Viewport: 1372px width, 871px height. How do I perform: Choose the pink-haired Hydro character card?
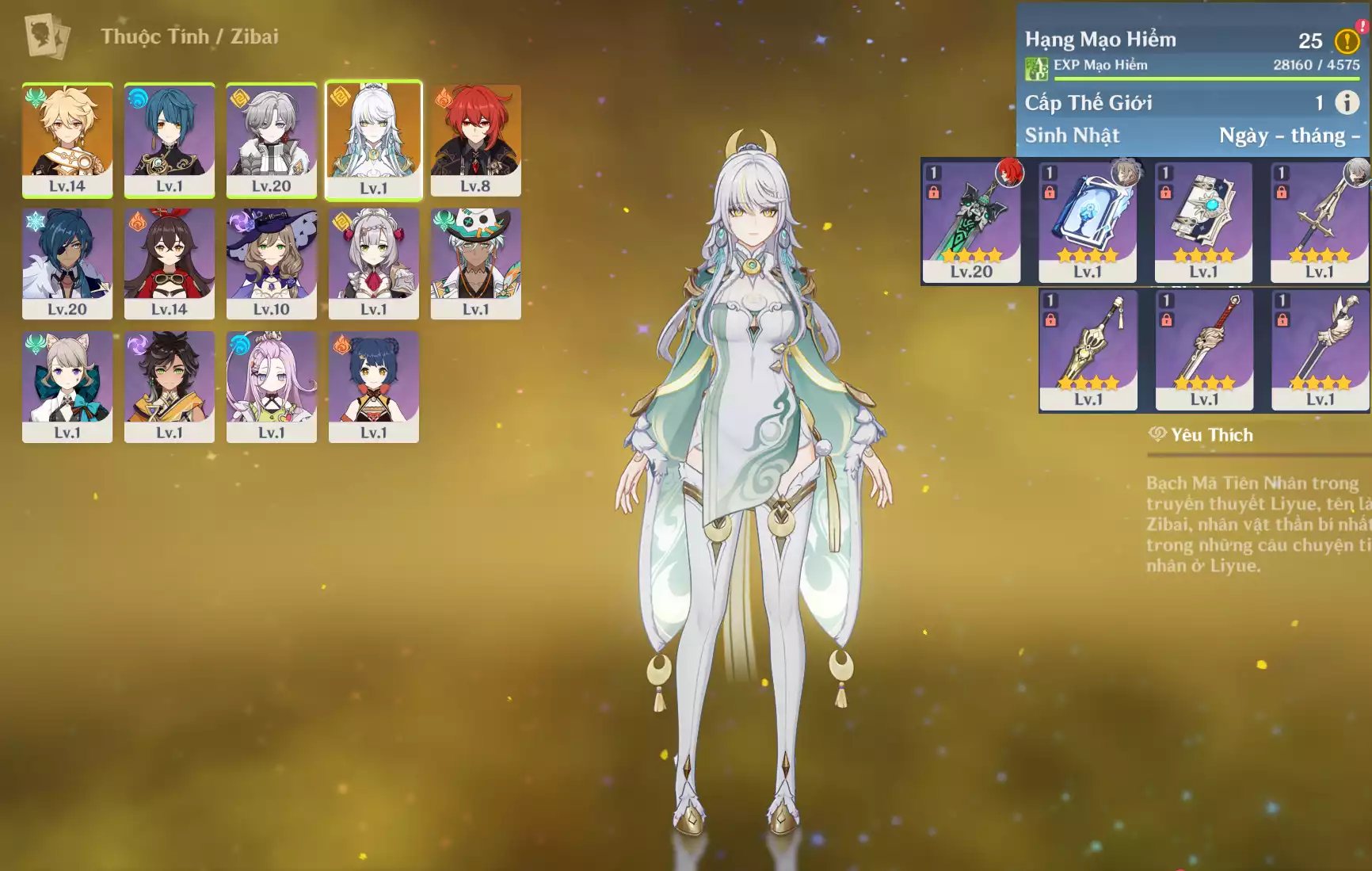[272, 386]
